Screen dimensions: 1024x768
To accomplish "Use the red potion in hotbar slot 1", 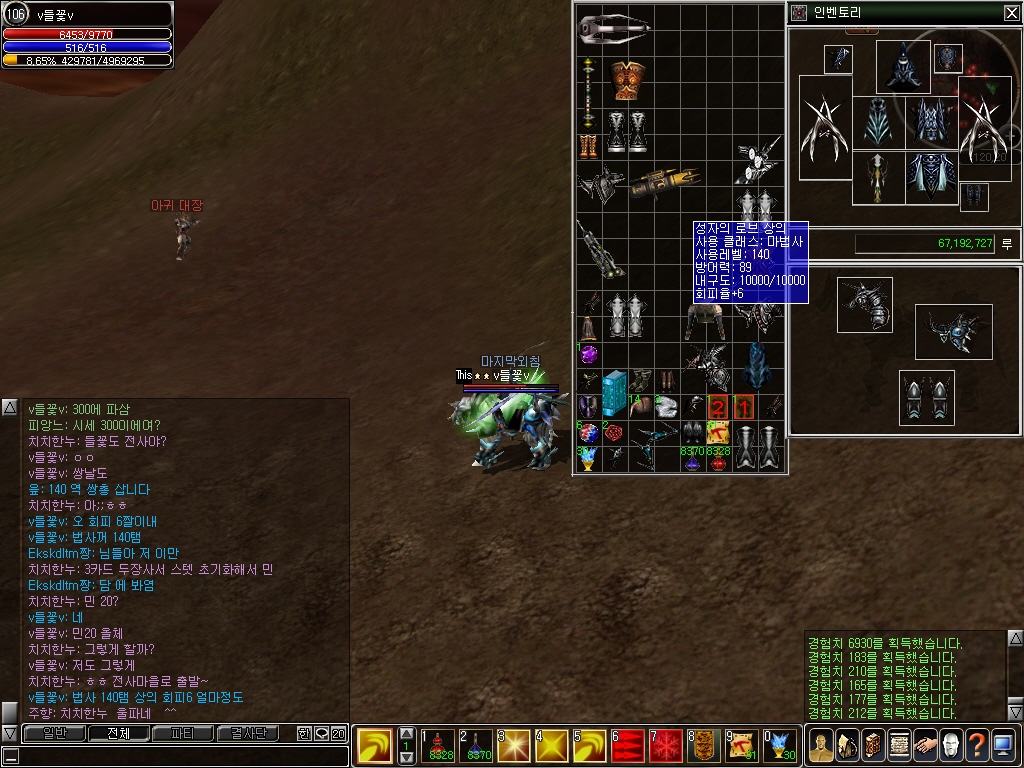I will pyautogui.click(x=438, y=745).
